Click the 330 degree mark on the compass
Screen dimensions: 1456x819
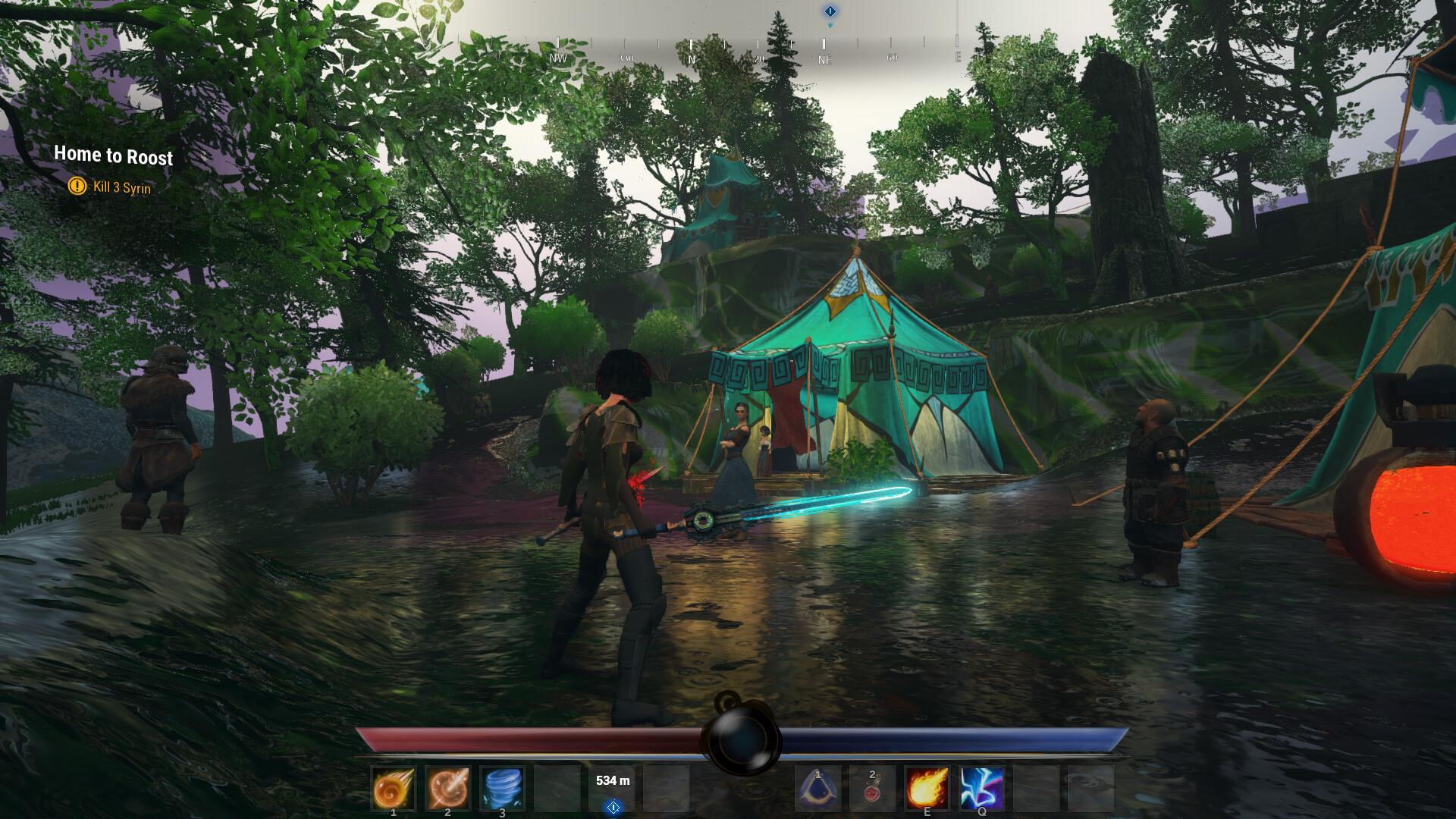(x=626, y=58)
